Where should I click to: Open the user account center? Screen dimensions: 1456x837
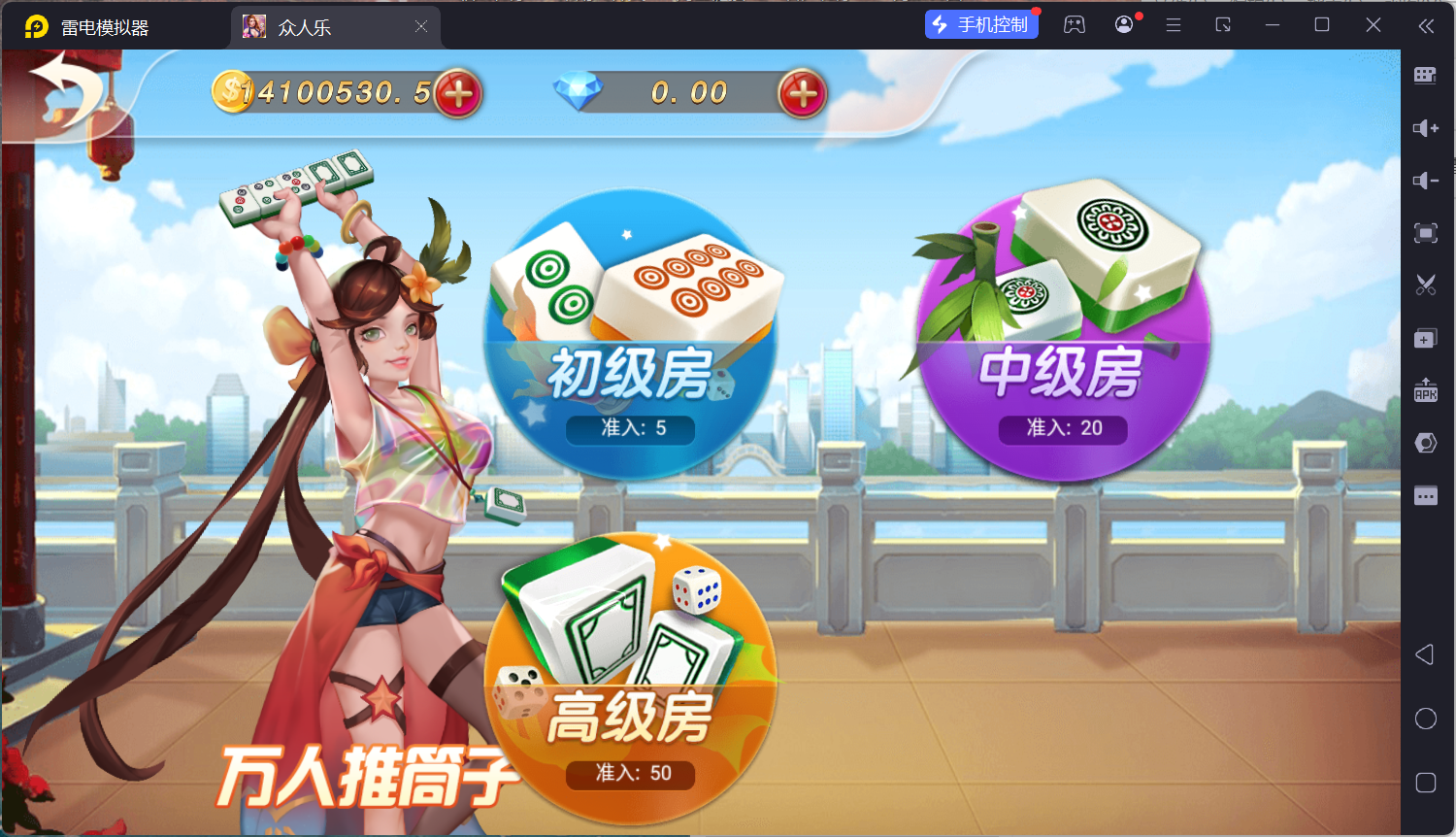click(x=1123, y=24)
